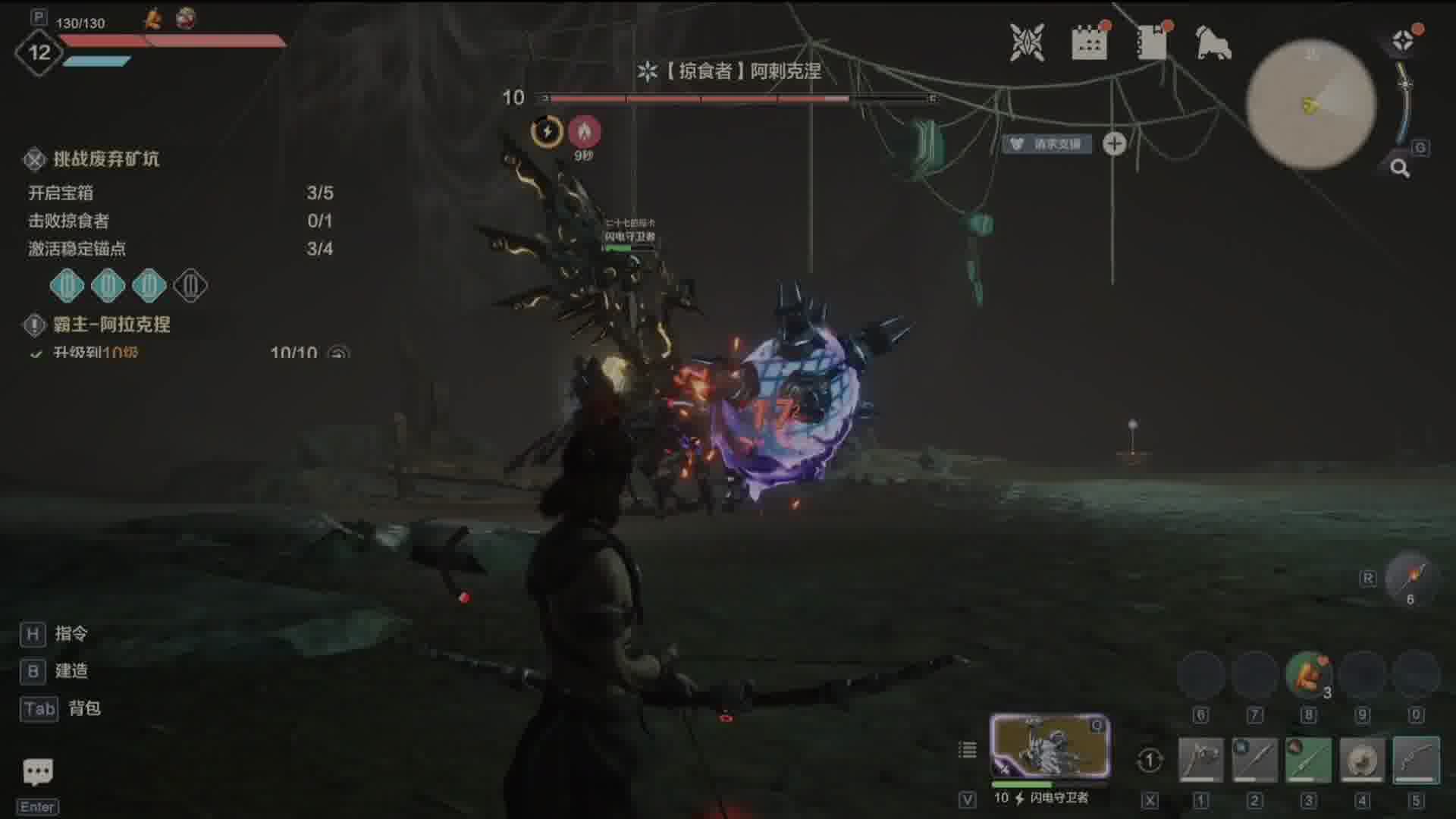Screen dimensions: 1456x819
Task: Open the 背包 backpack
Action: coord(83,708)
